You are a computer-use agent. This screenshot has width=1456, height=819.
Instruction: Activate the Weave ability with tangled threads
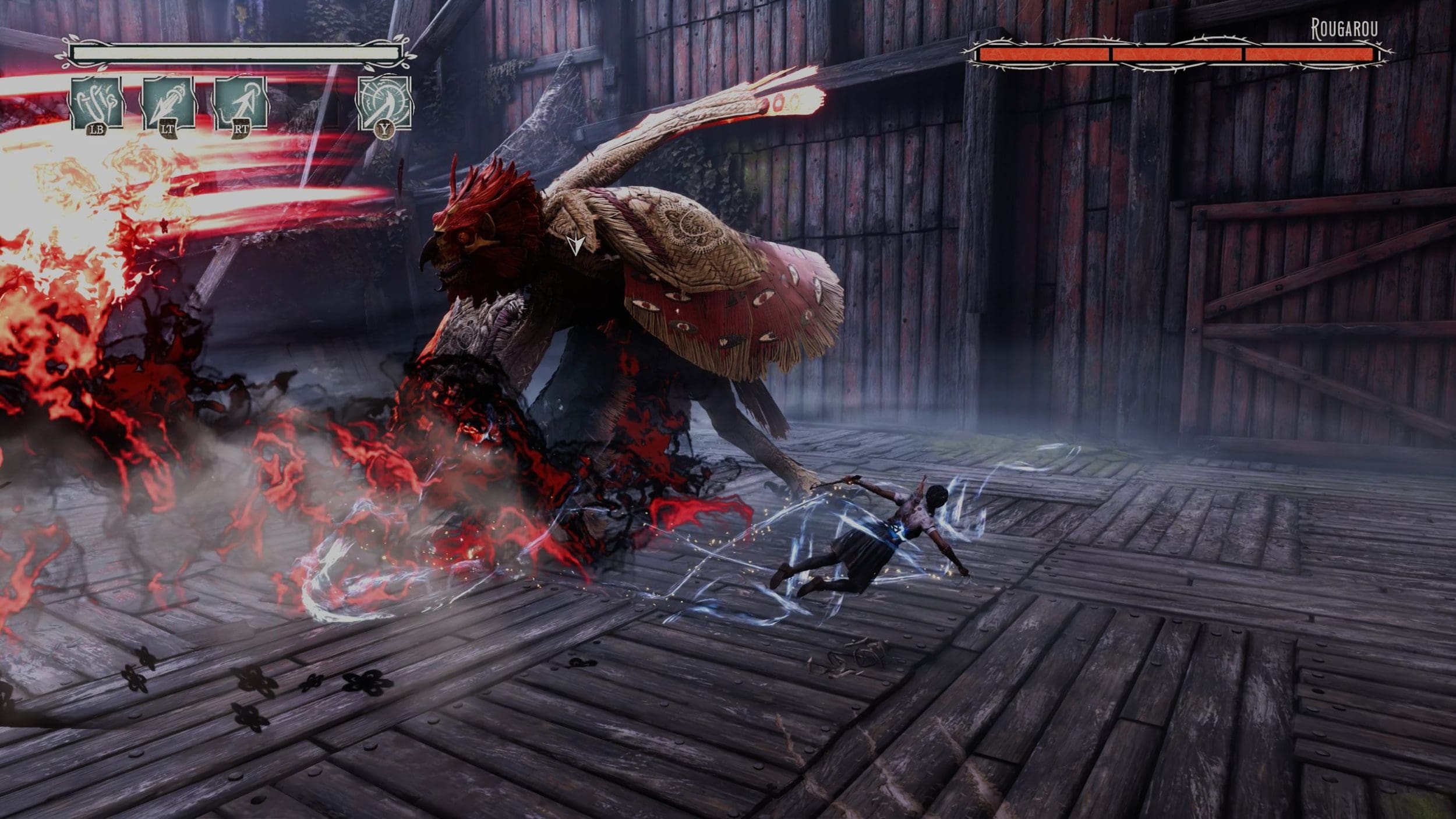point(97,103)
